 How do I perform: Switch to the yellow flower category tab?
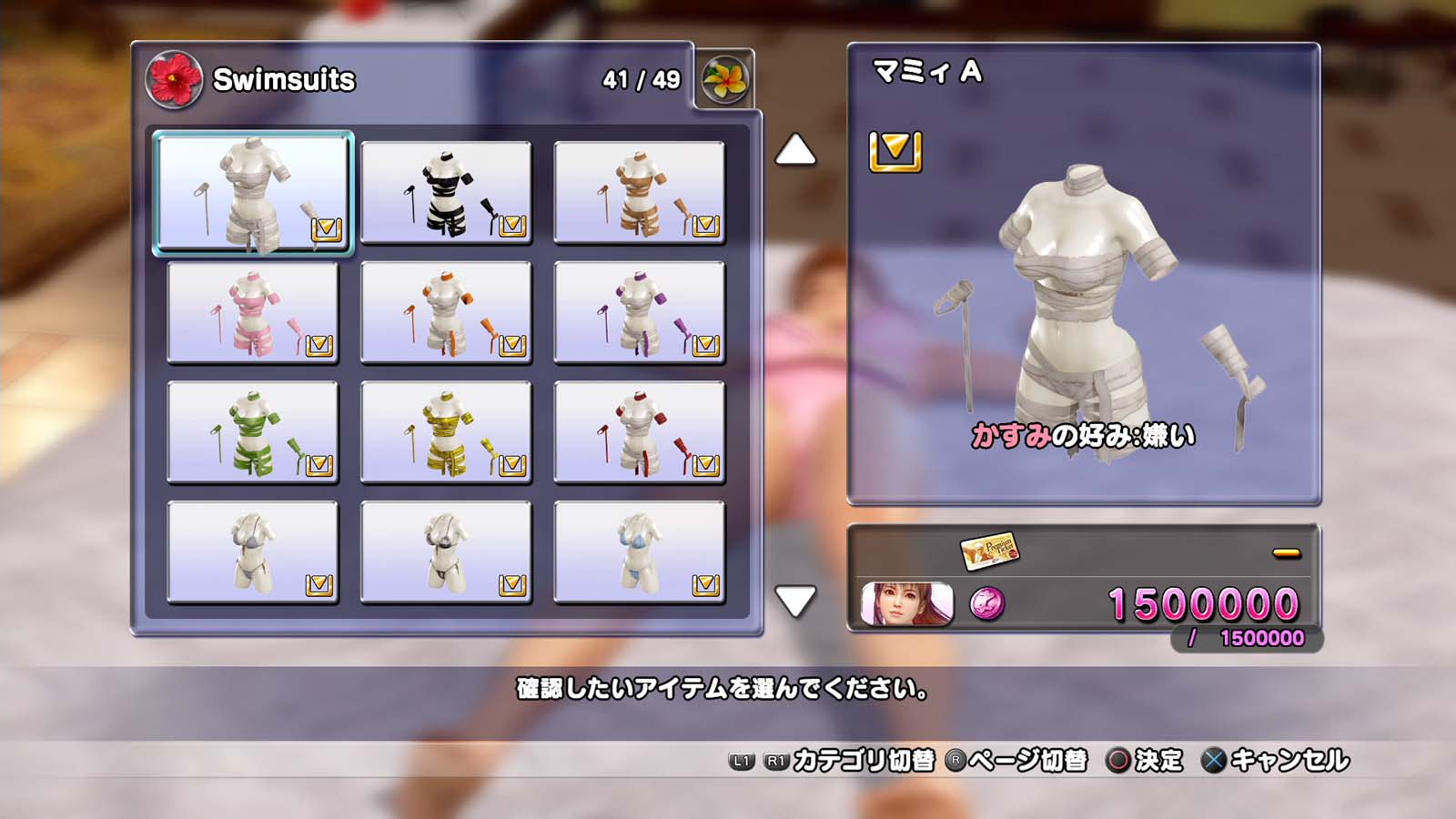pos(725,80)
